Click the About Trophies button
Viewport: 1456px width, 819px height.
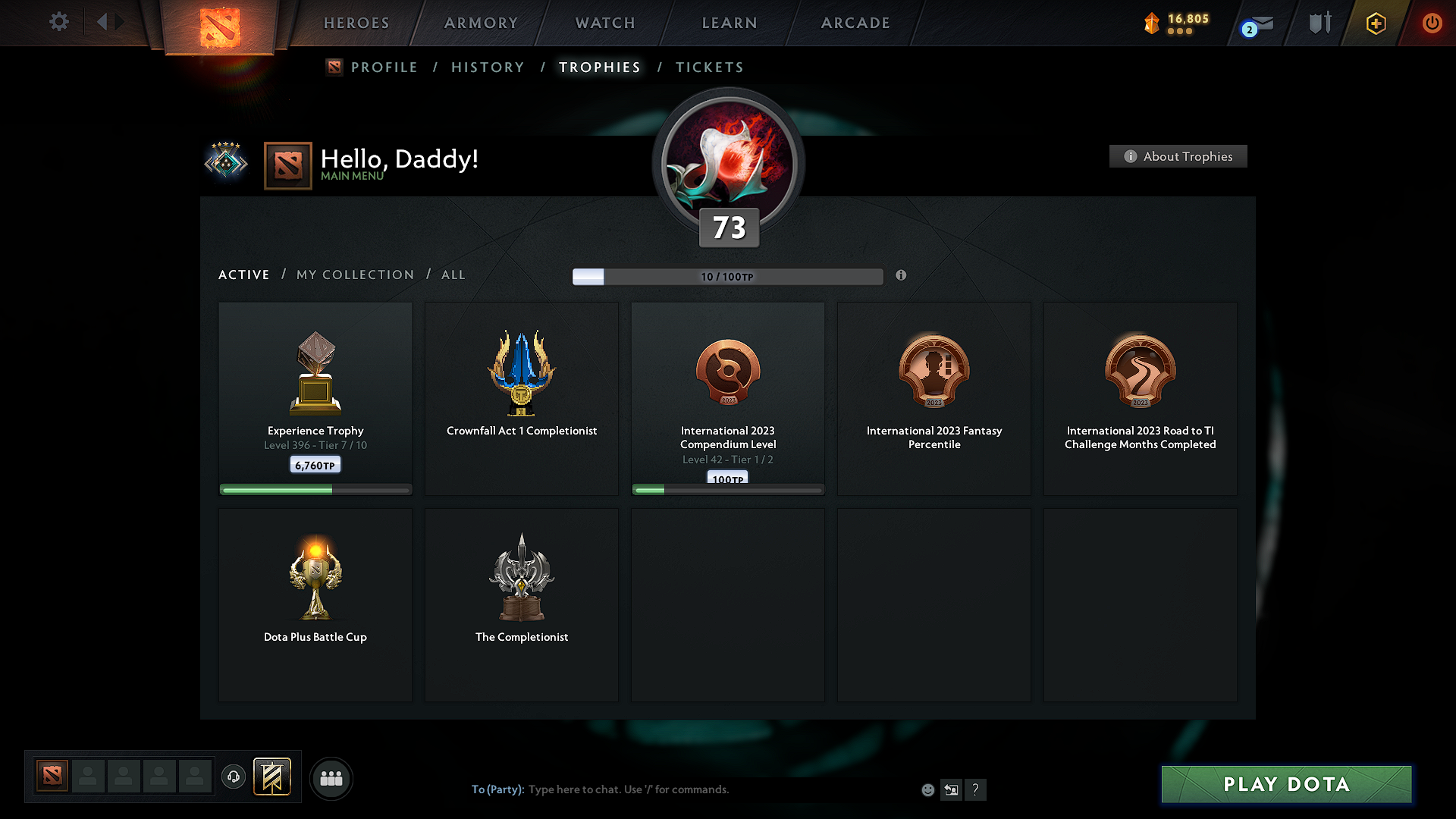tap(1178, 156)
